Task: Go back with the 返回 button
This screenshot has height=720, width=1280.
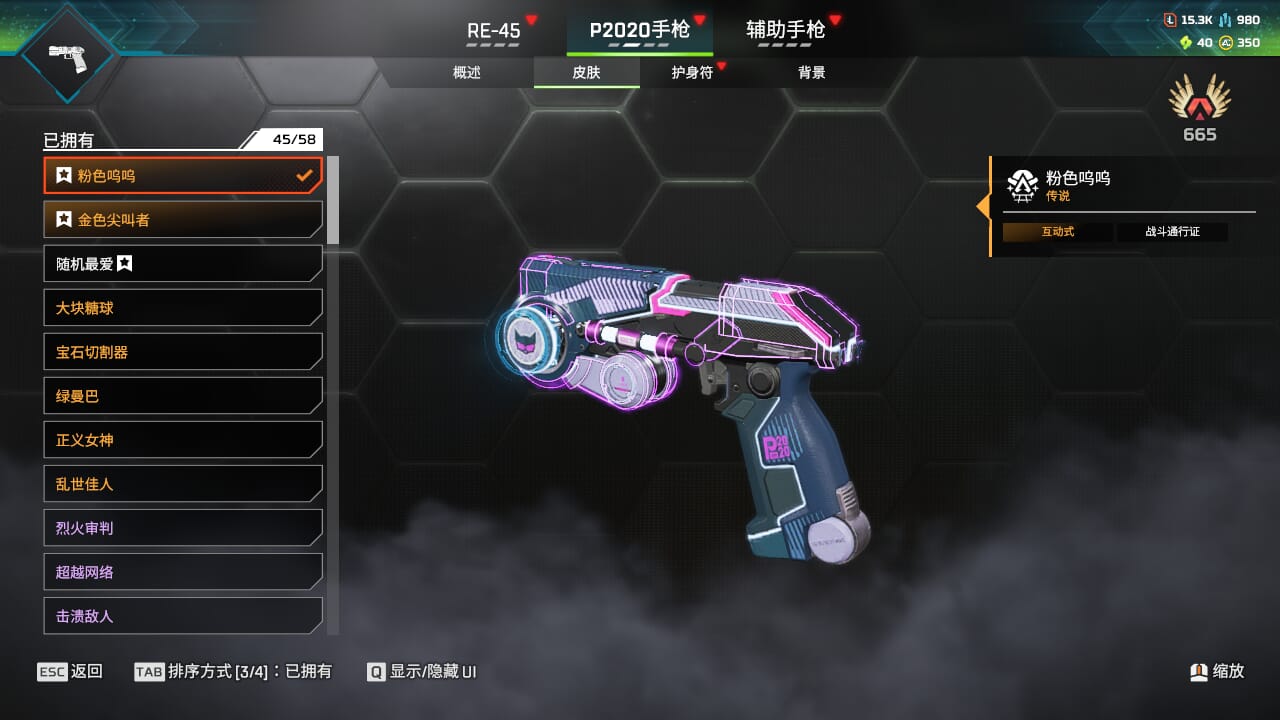Action: pyautogui.click(x=70, y=672)
